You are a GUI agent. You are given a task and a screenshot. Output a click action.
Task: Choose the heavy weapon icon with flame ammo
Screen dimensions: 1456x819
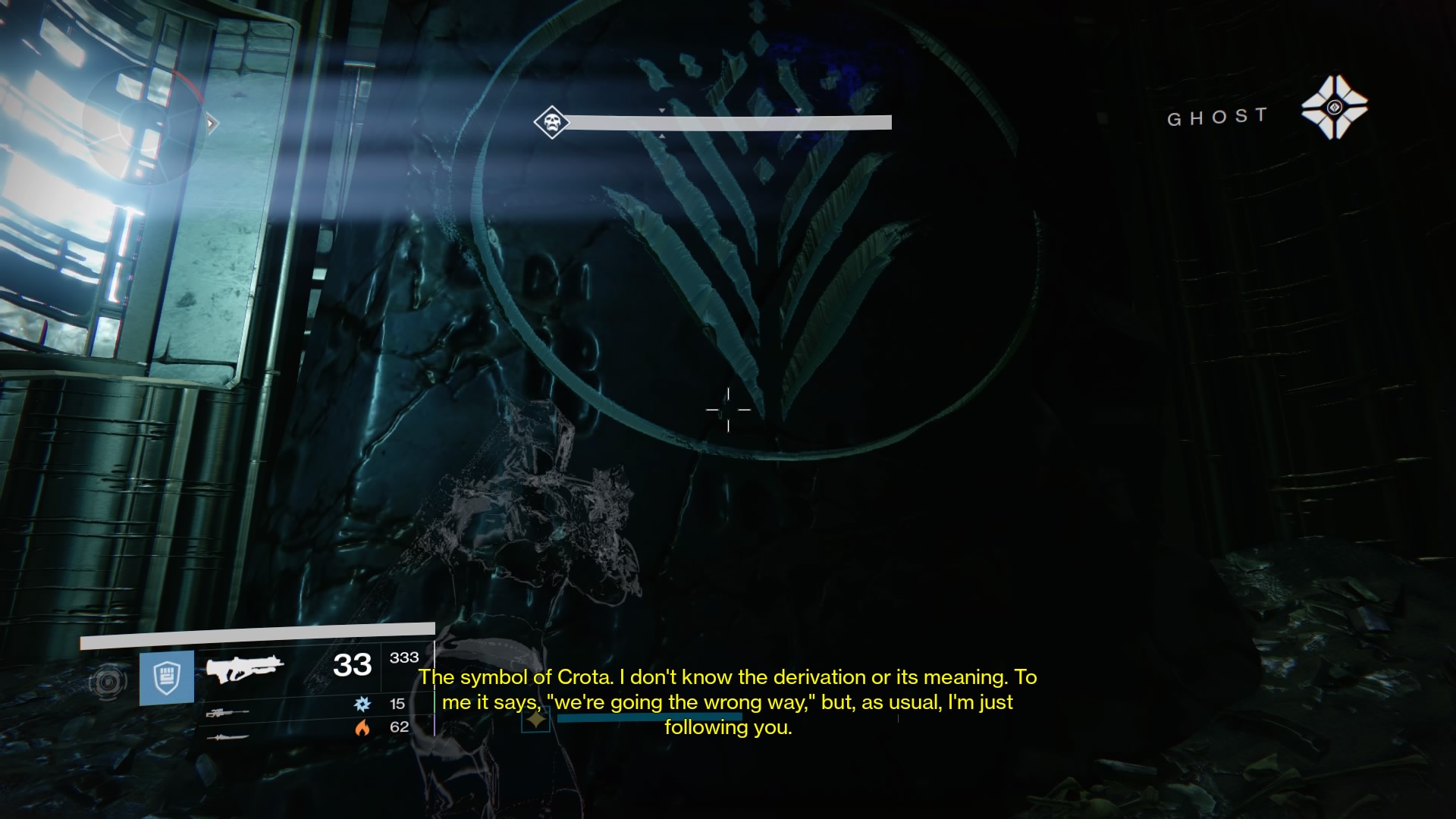pyautogui.click(x=227, y=736)
